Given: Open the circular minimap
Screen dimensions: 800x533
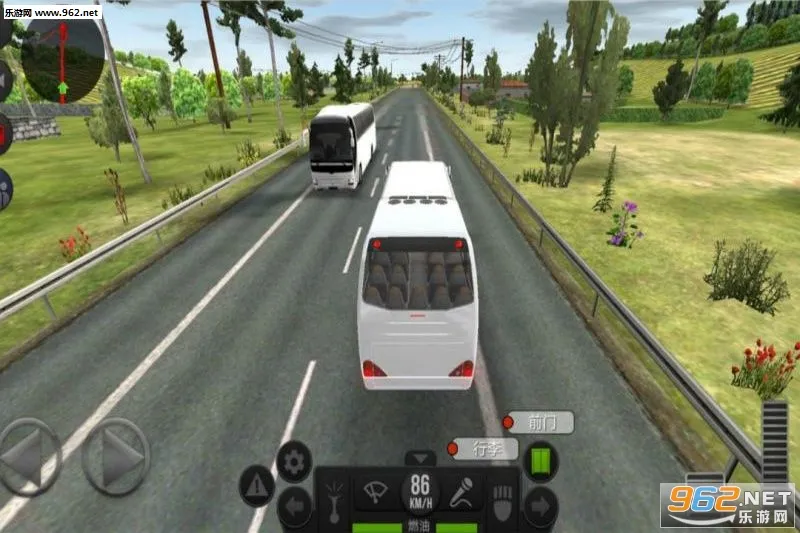Looking at the screenshot, I should pyautogui.click(x=62, y=58).
